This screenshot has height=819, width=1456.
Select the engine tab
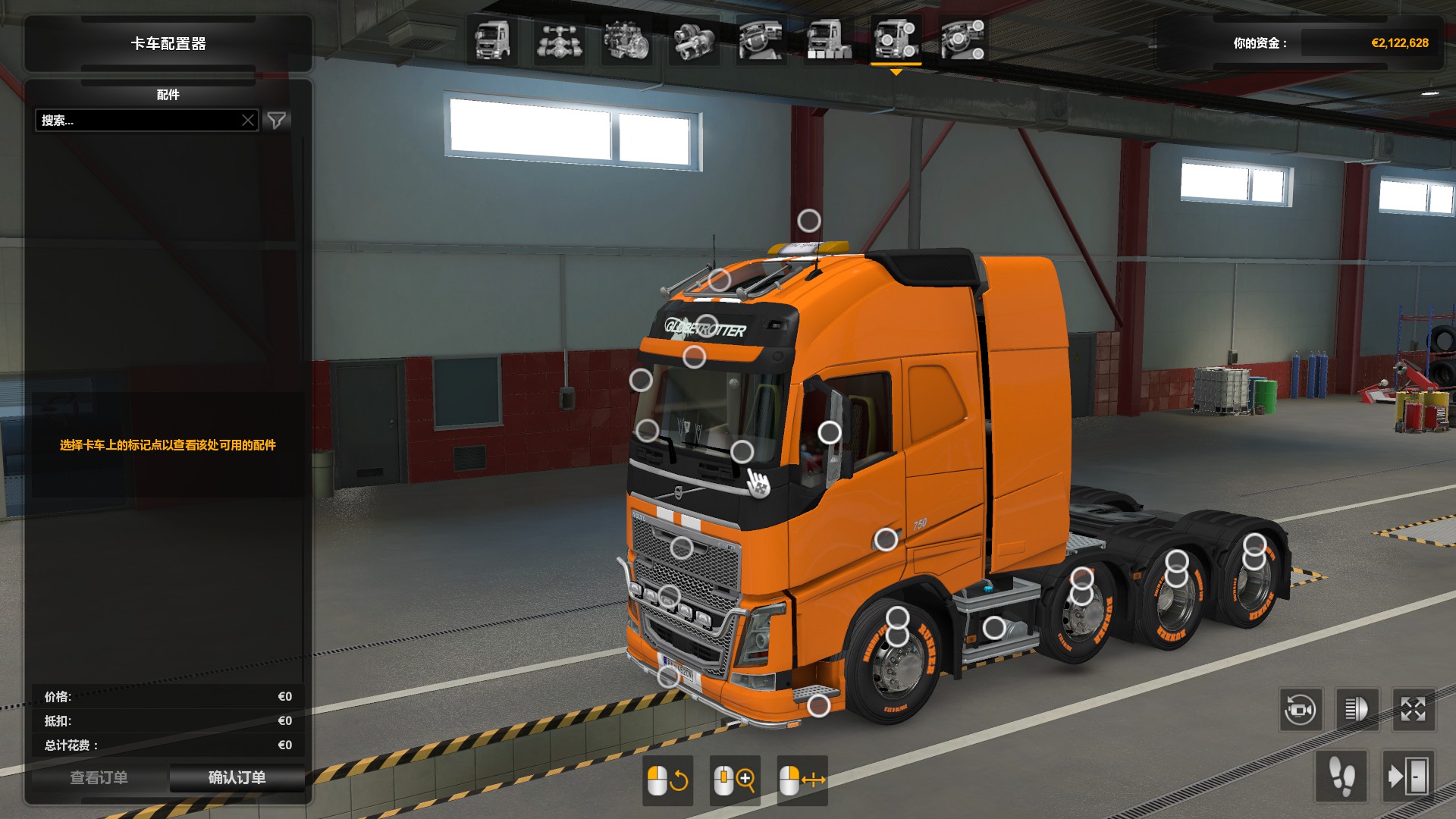[626, 40]
